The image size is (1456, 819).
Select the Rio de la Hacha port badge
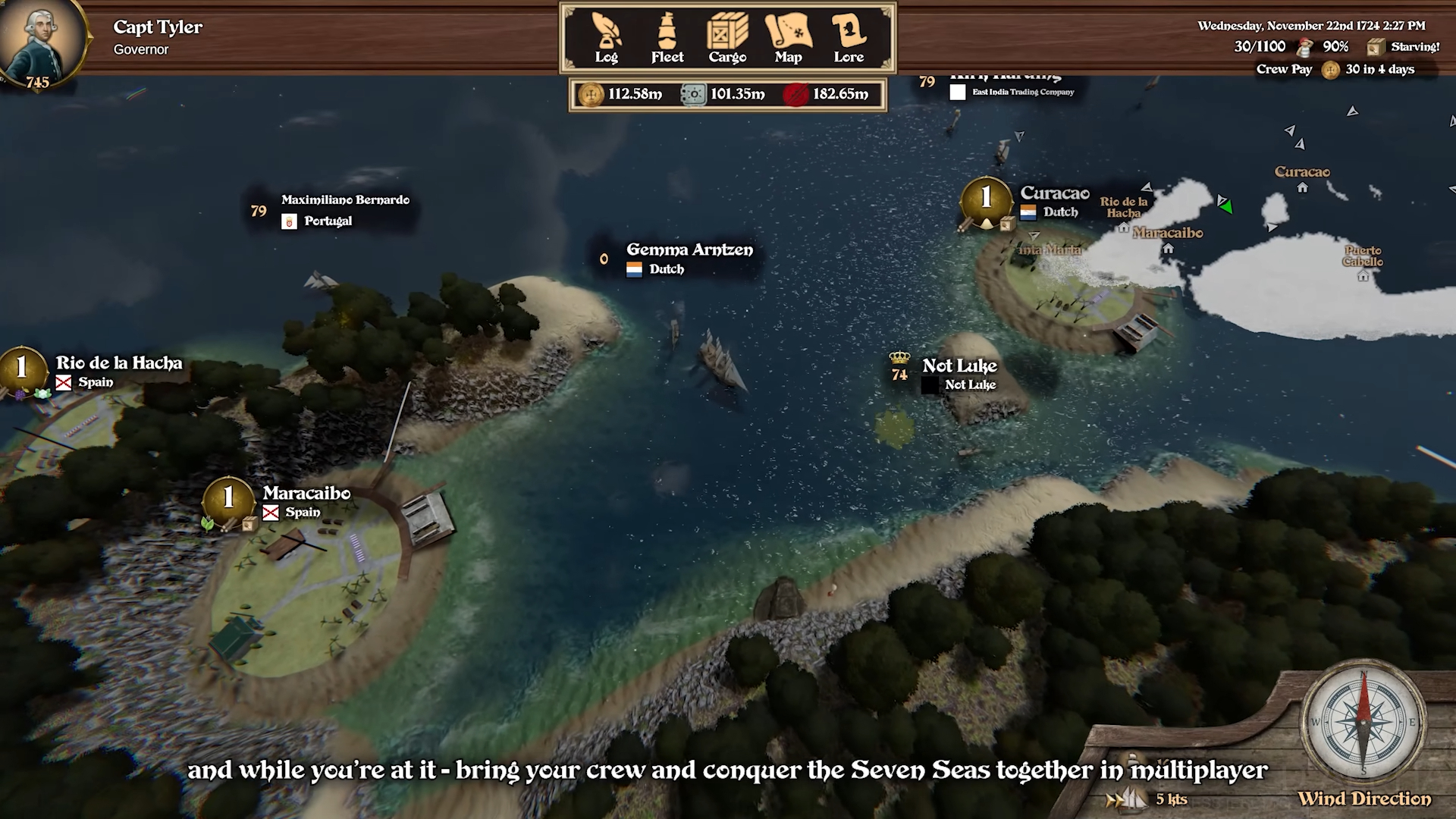(21, 369)
